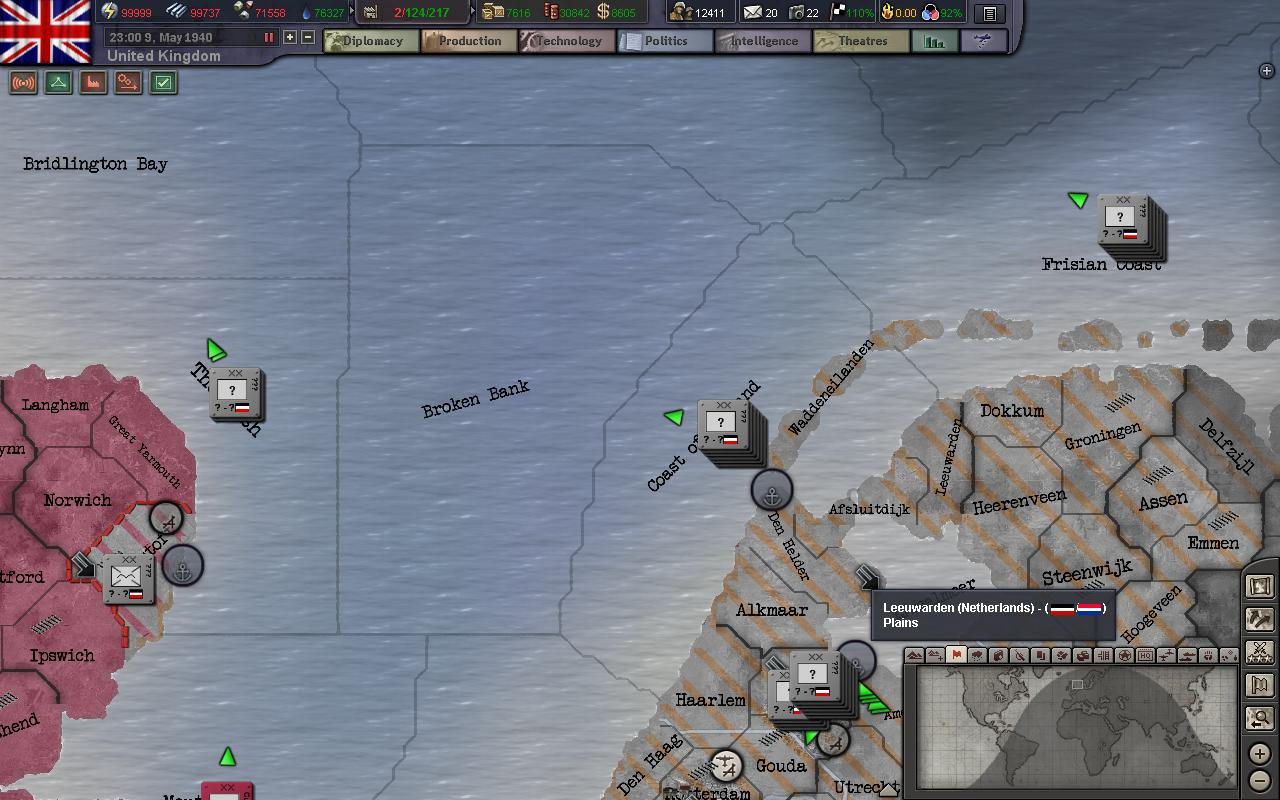Open the magnifying glass search button

1260,718
